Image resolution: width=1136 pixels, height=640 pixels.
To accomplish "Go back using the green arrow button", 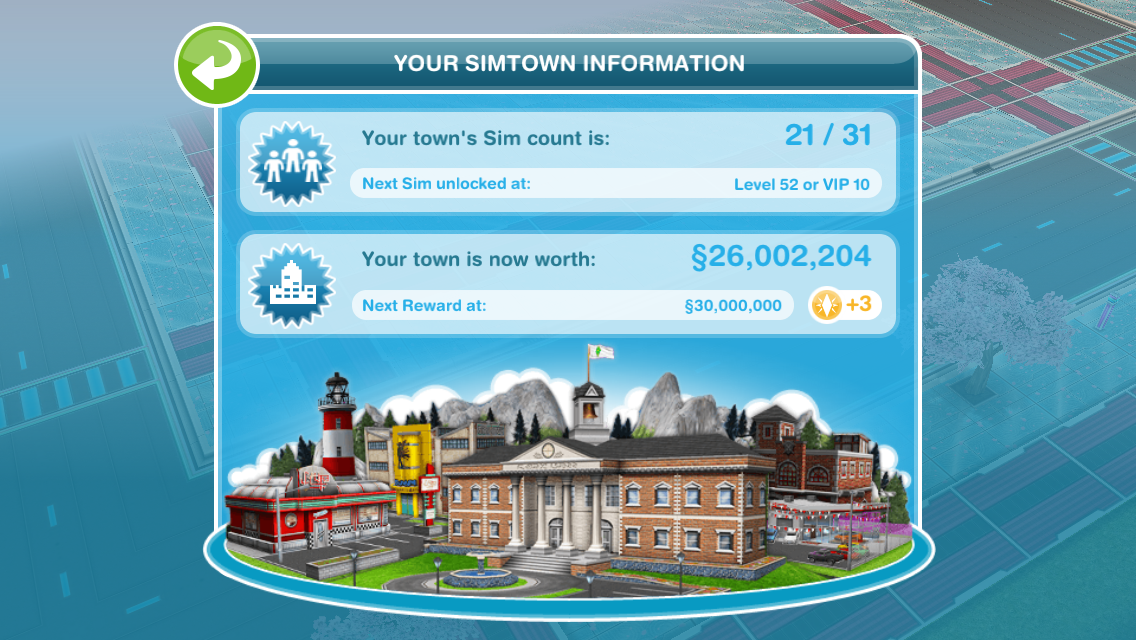I will coord(217,66).
